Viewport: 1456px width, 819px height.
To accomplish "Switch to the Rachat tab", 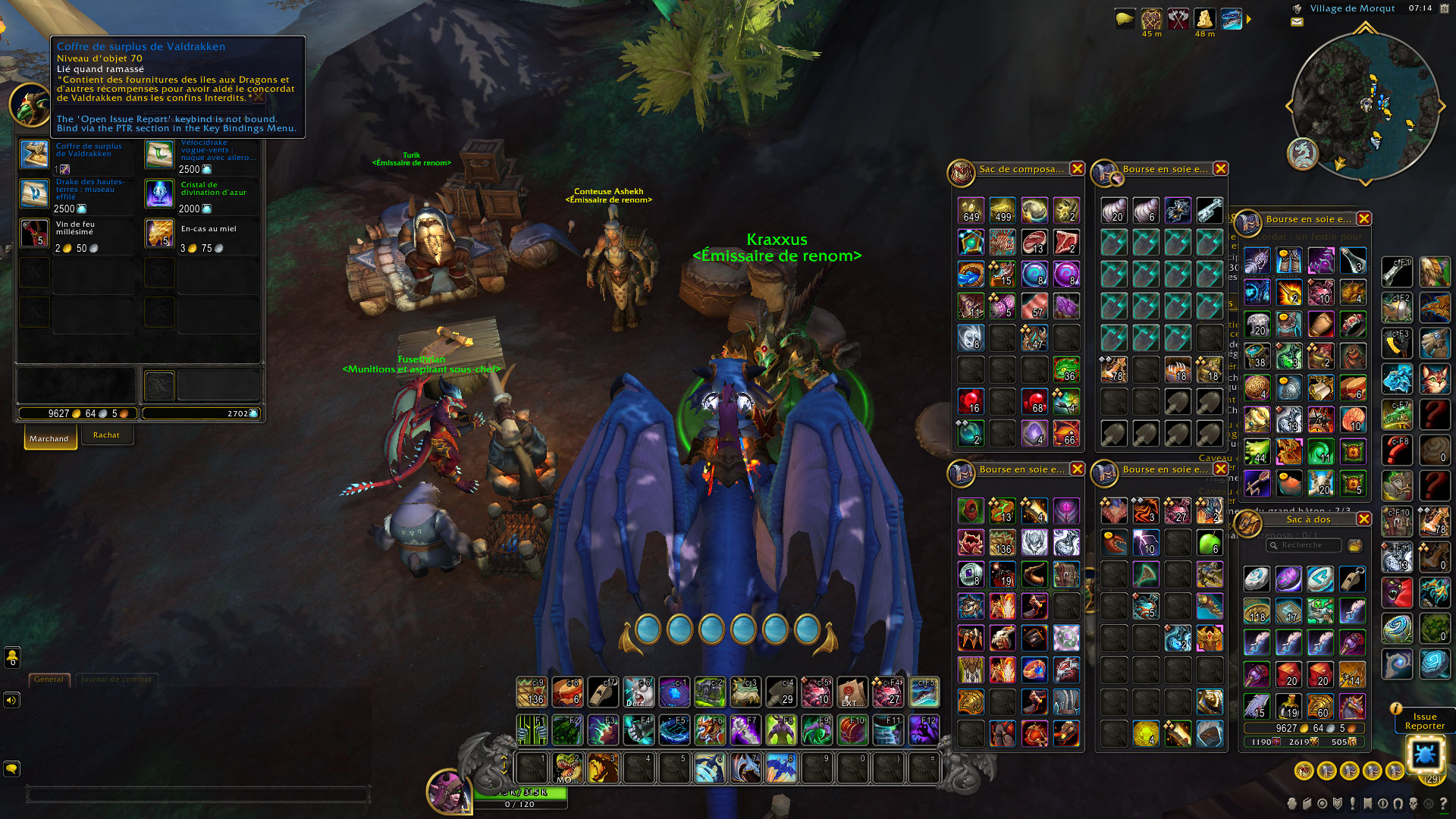I will click(106, 435).
